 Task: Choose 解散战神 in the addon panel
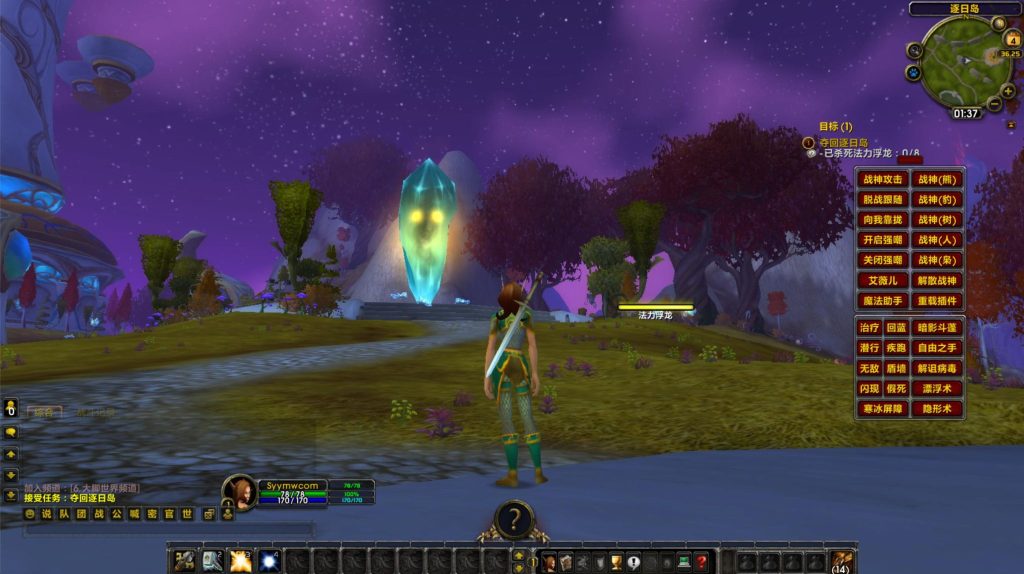(937, 281)
